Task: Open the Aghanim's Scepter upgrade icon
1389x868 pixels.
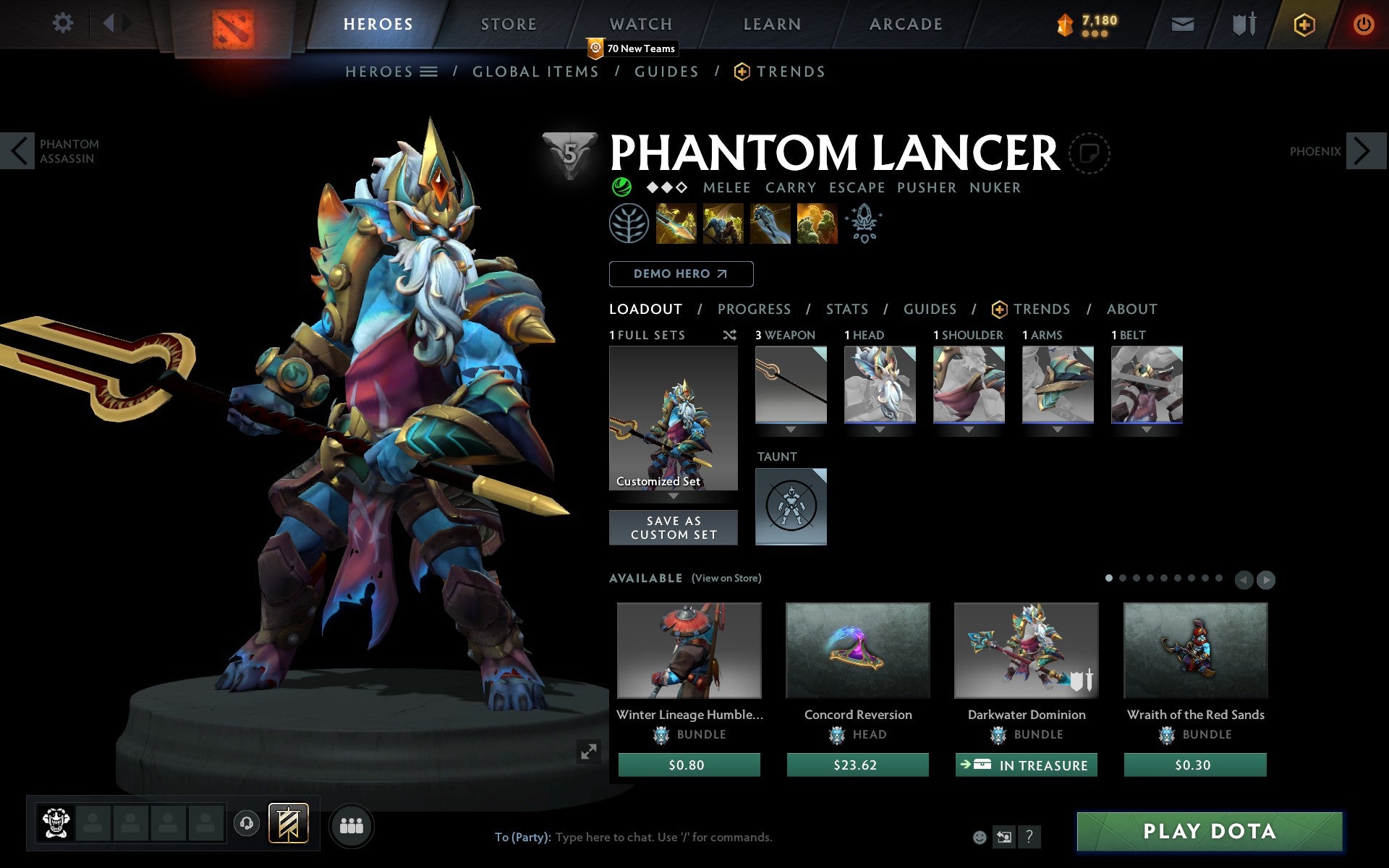Action: pyautogui.click(x=865, y=224)
